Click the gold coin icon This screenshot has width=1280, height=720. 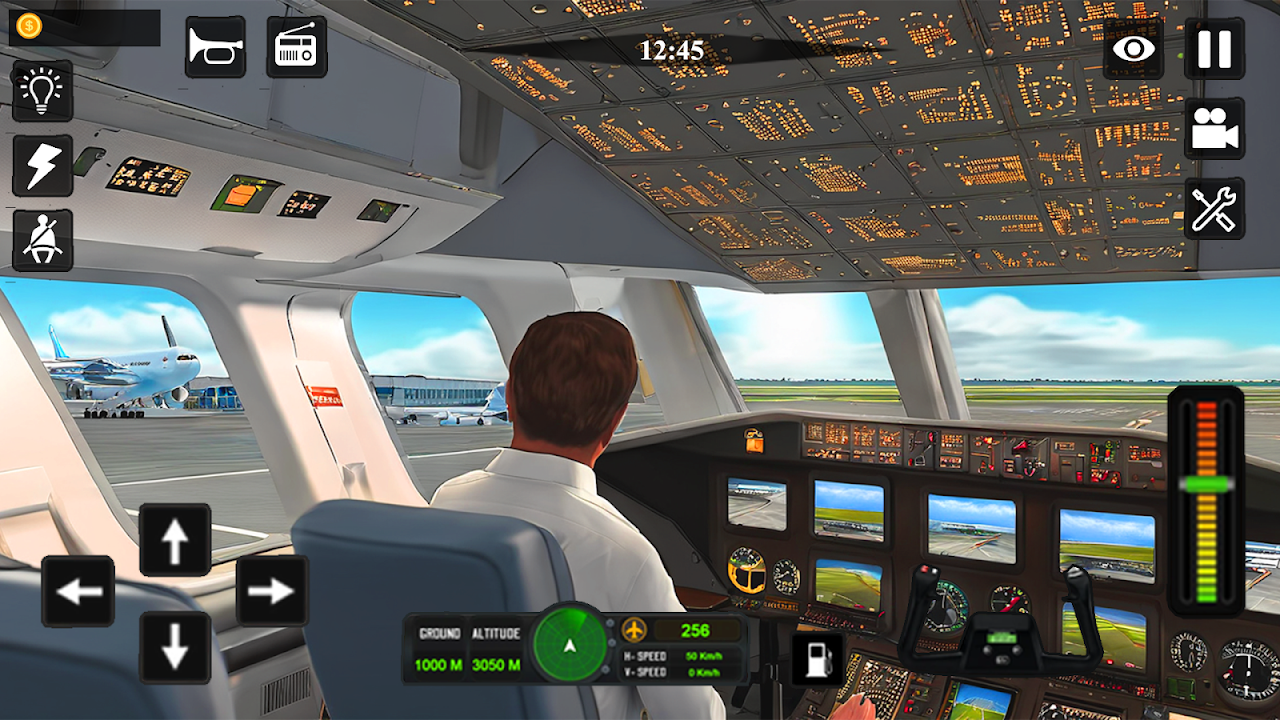[29, 27]
